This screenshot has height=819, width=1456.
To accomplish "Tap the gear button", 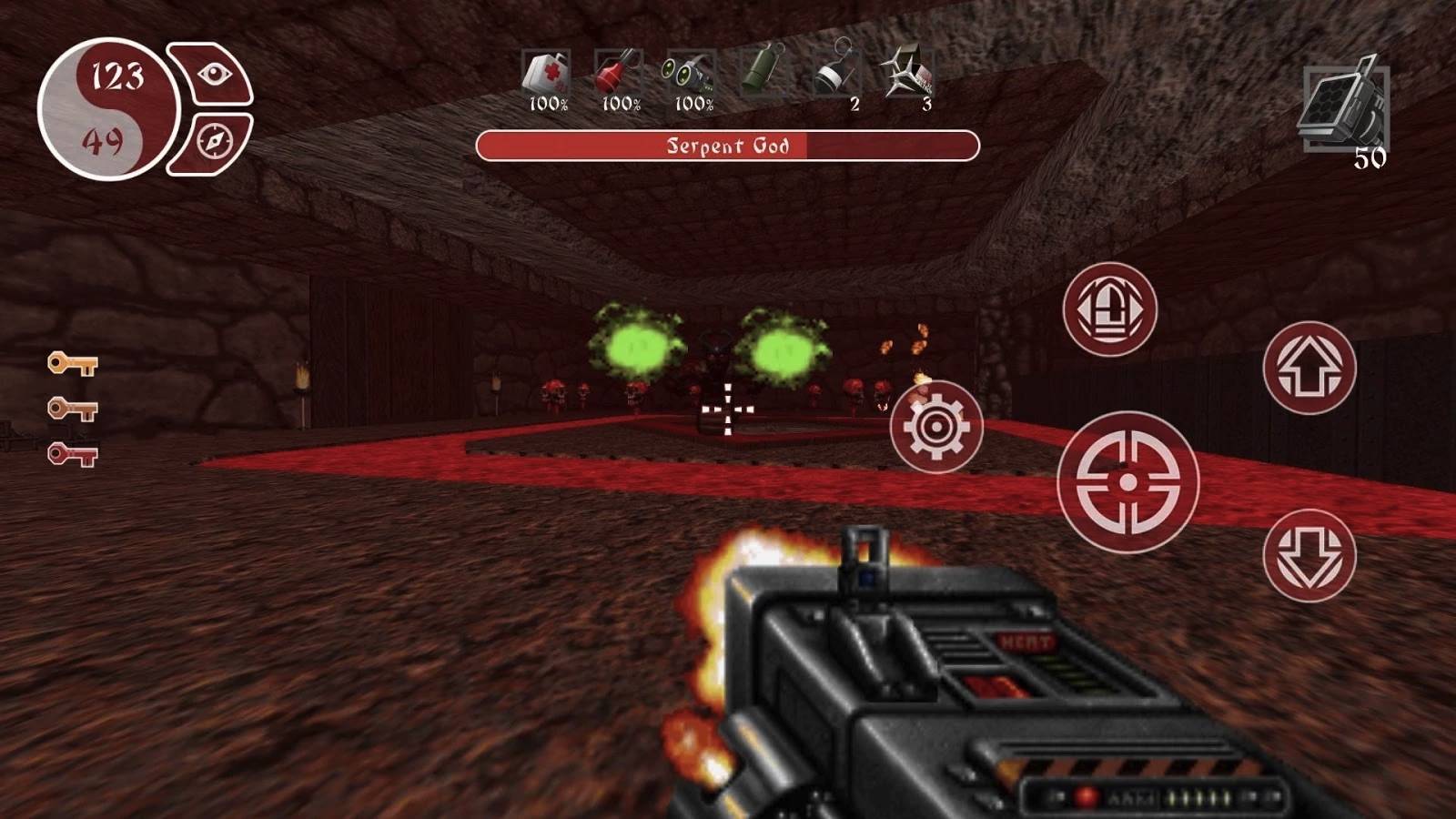I will click(935, 426).
